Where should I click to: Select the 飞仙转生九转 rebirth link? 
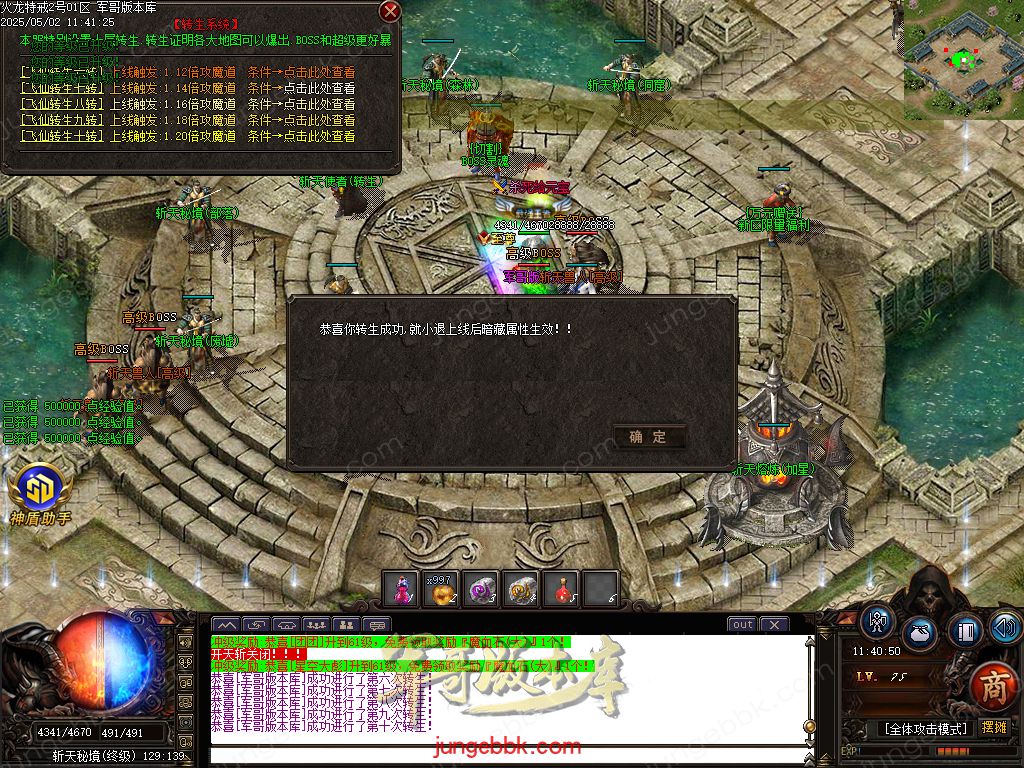tap(62, 120)
